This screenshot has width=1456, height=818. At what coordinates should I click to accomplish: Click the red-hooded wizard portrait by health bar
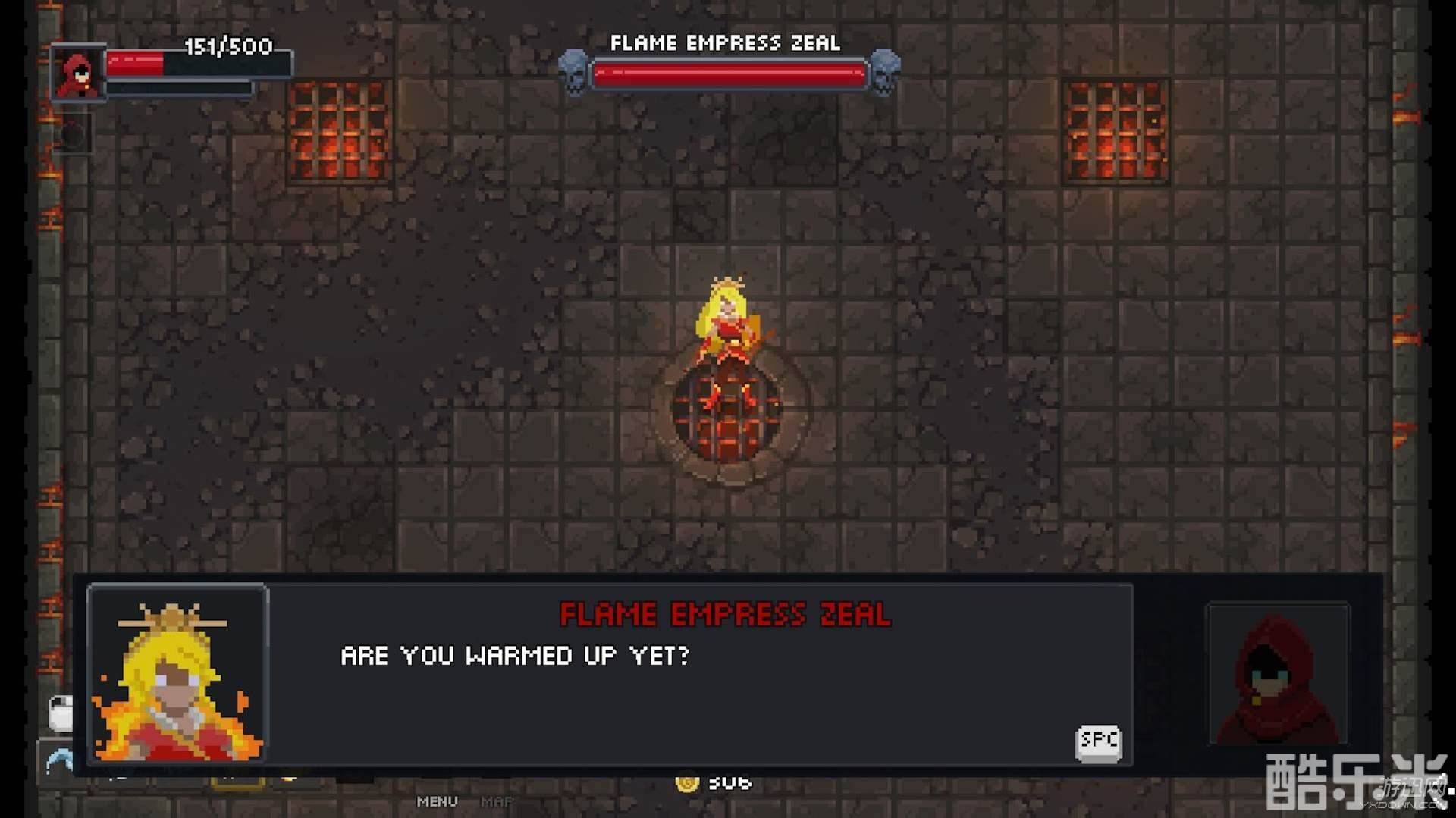point(77,74)
